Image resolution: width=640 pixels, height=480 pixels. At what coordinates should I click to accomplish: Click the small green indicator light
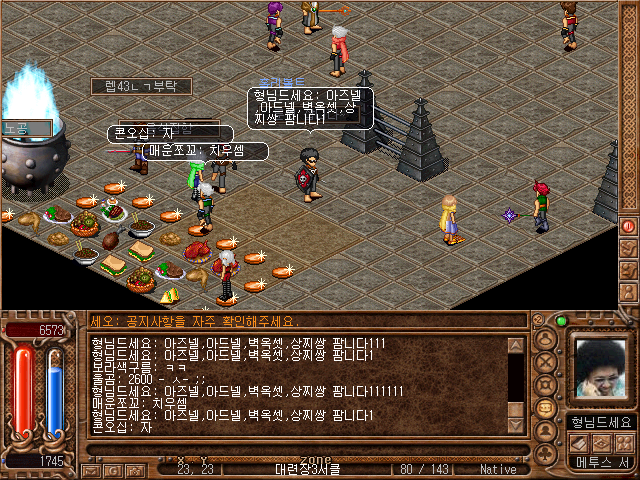point(561,321)
